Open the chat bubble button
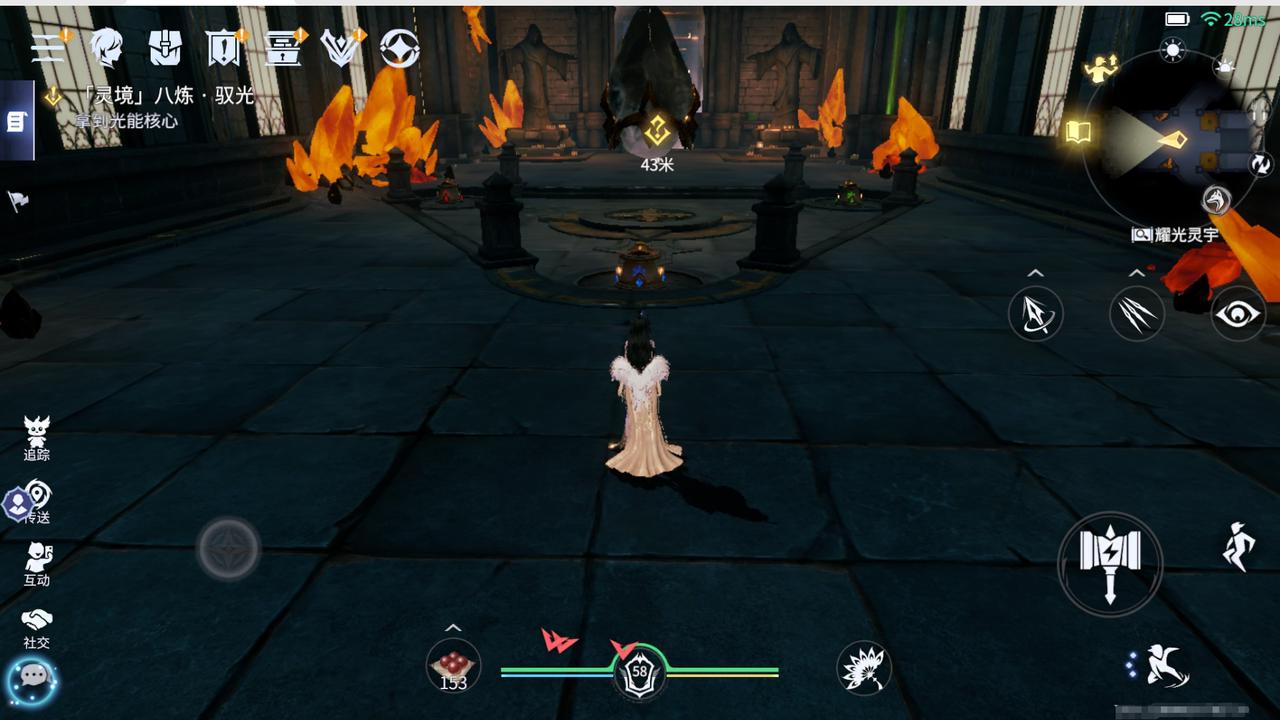The image size is (1280, 720). (x=33, y=679)
